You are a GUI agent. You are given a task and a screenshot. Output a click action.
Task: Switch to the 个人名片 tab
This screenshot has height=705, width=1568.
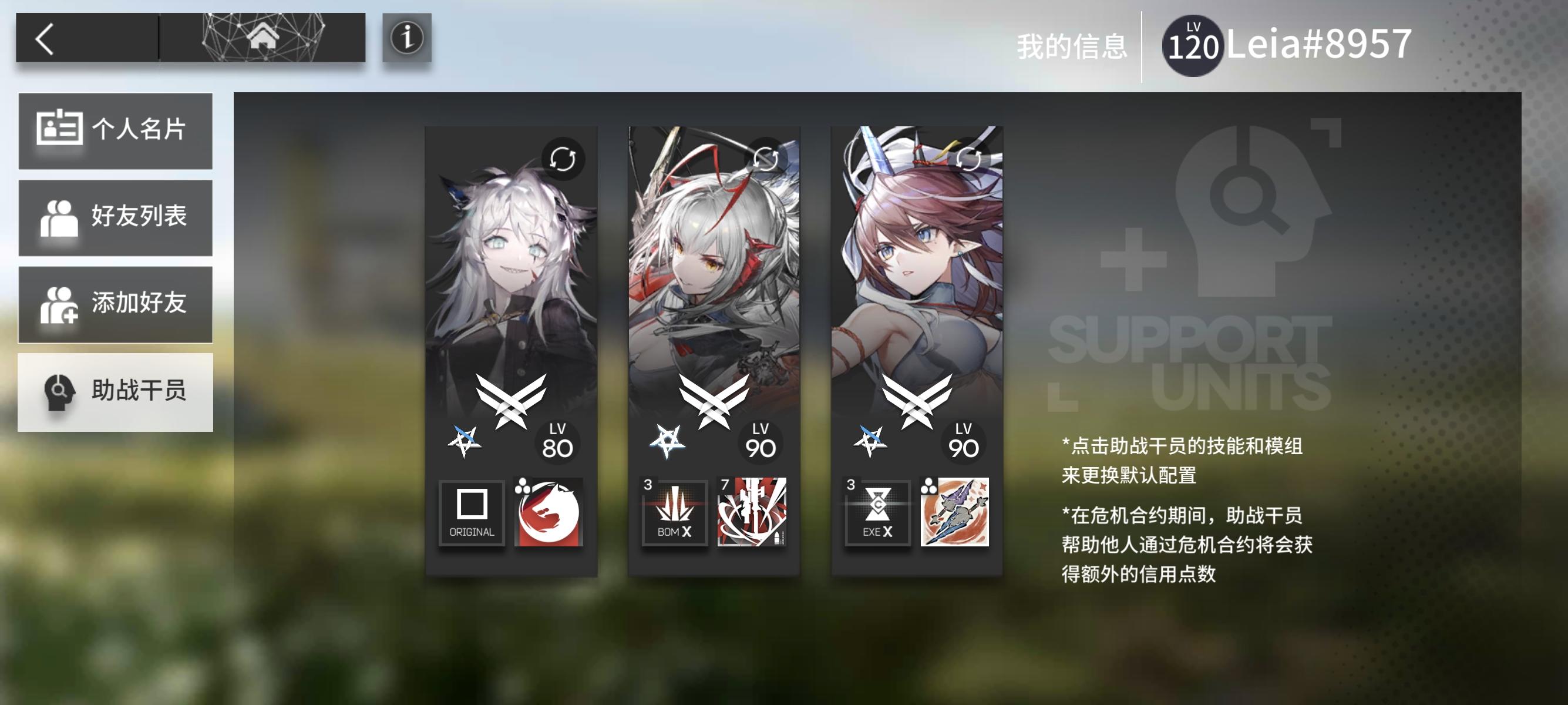click(x=116, y=130)
